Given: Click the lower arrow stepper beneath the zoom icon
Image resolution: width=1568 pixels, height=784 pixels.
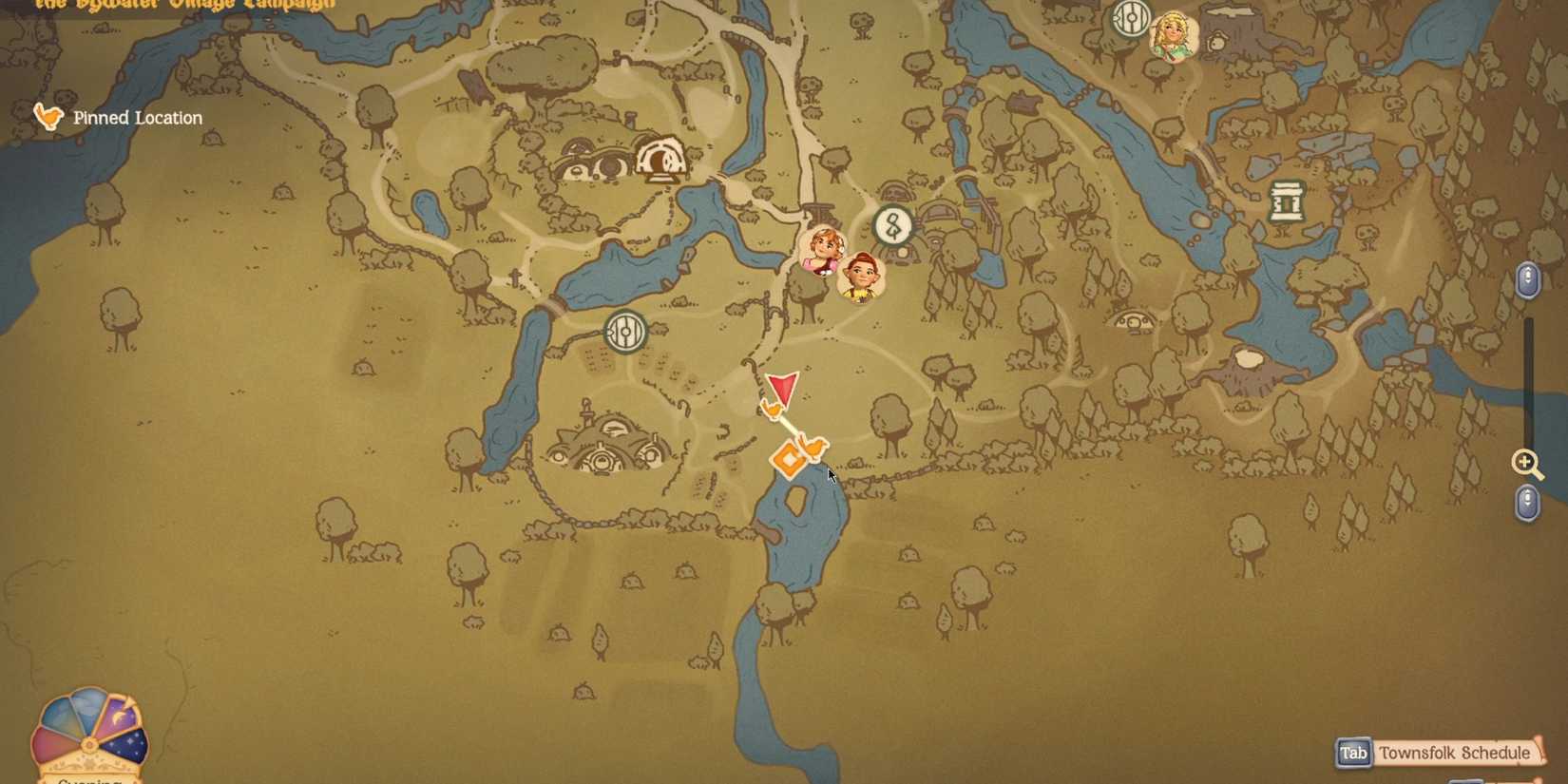Looking at the screenshot, I should point(1527,503).
